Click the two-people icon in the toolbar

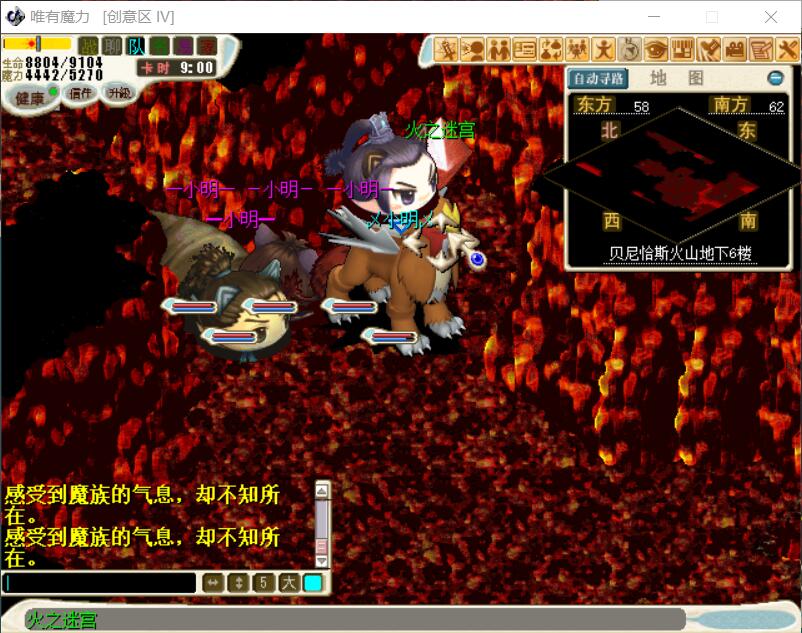coord(499,48)
